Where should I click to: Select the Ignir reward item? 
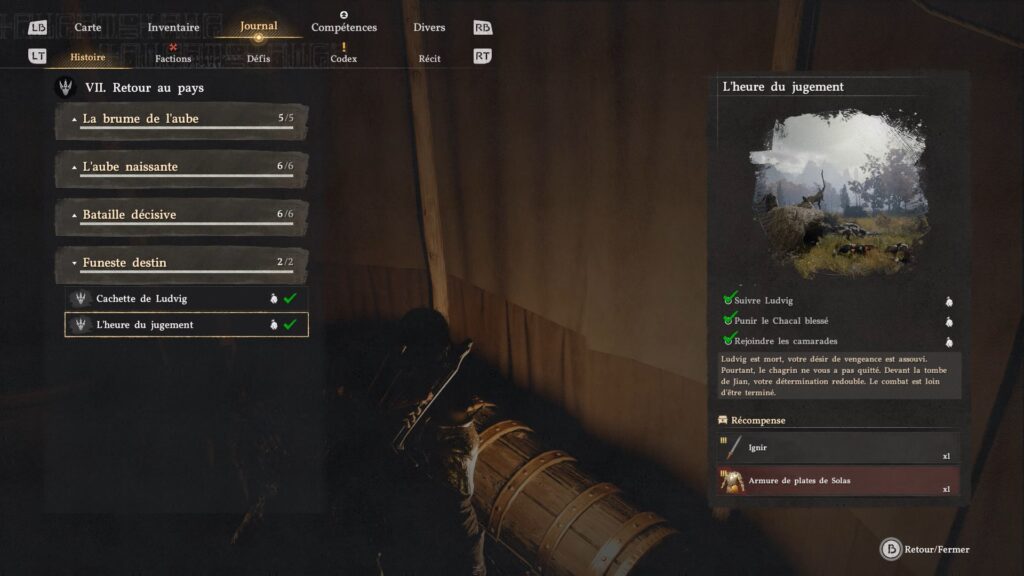pyautogui.click(x=838, y=448)
